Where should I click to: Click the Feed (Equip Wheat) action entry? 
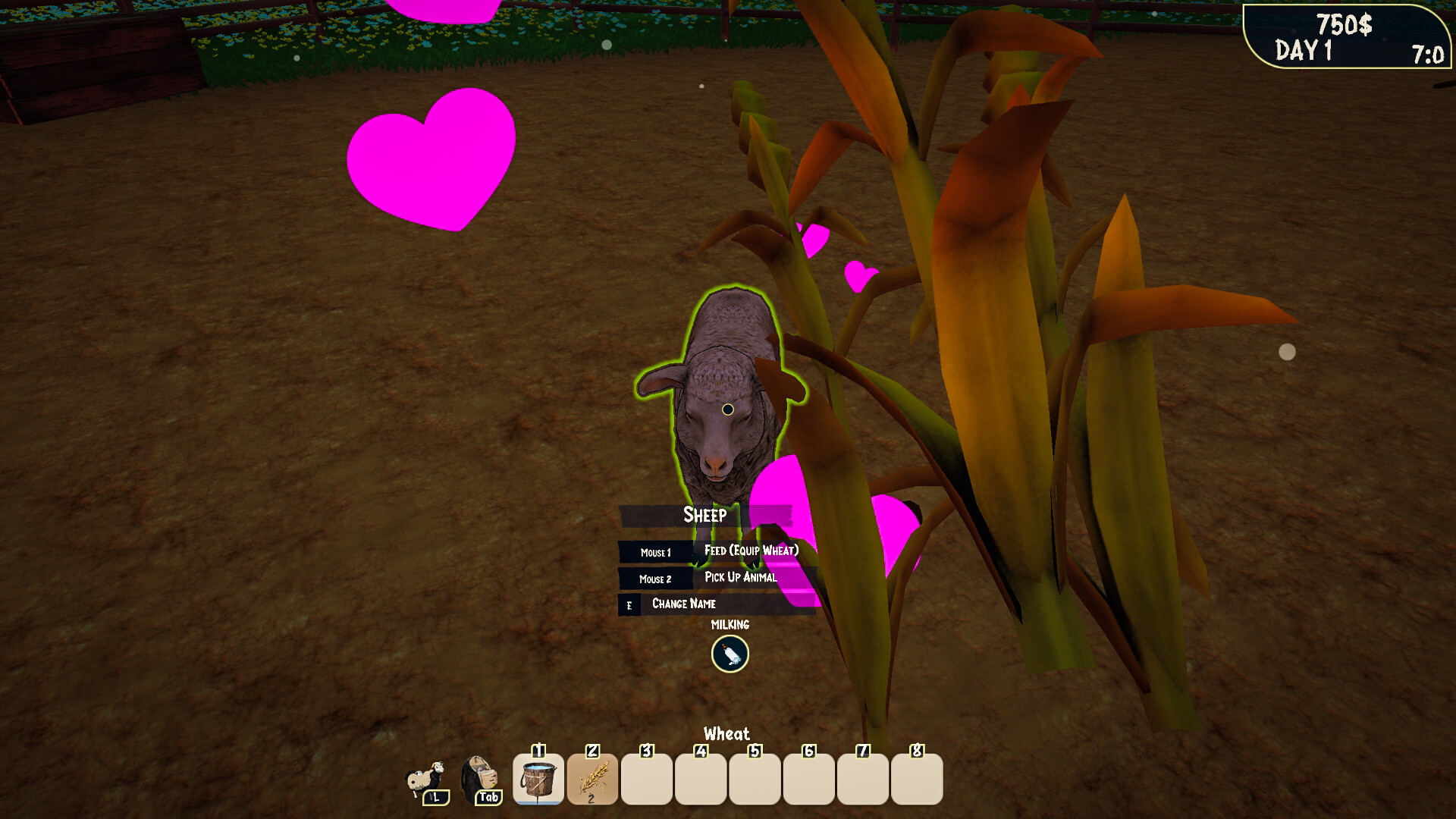[x=751, y=552]
